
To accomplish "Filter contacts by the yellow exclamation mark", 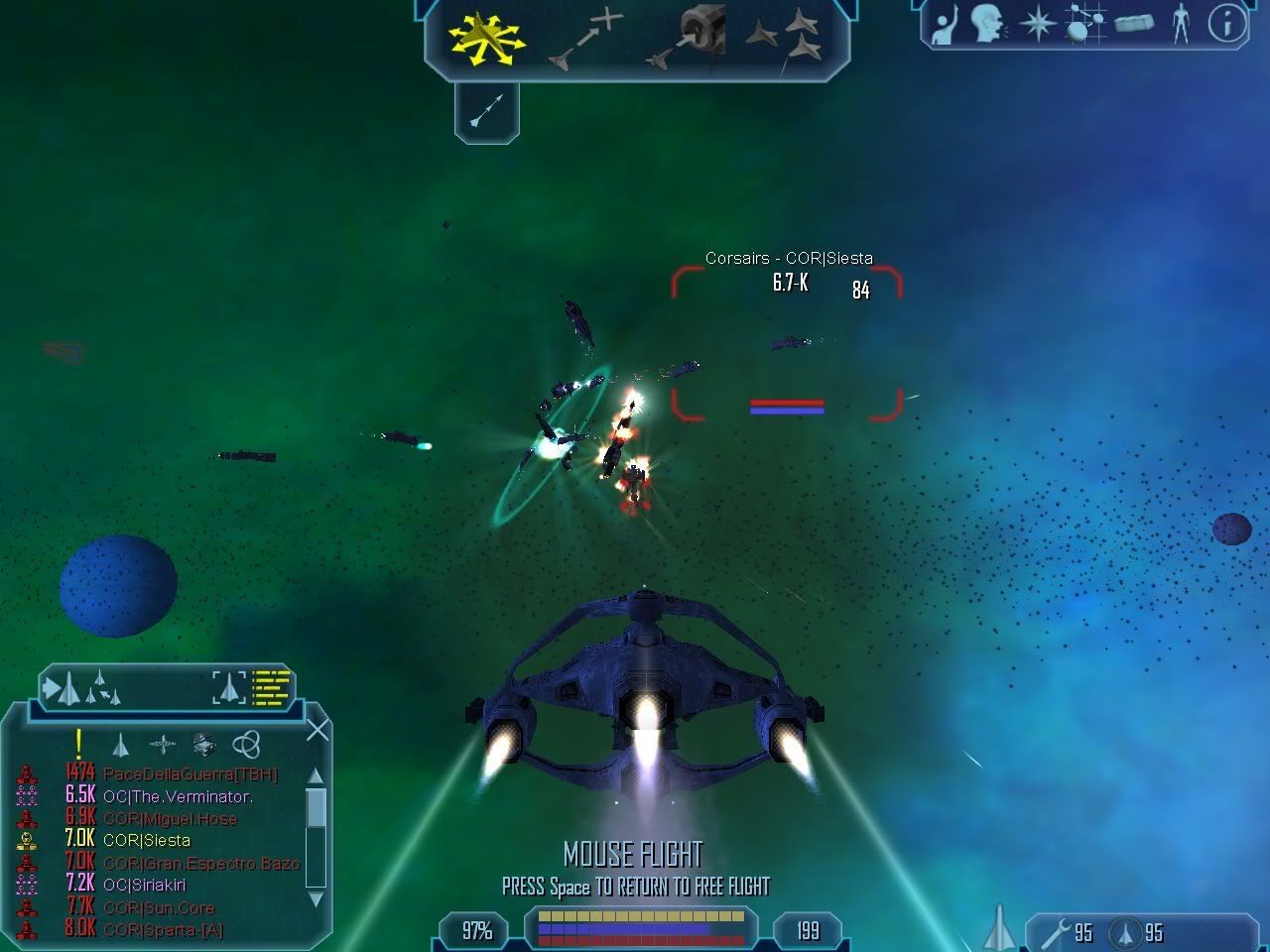I will pyautogui.click(x=78, y=744).
